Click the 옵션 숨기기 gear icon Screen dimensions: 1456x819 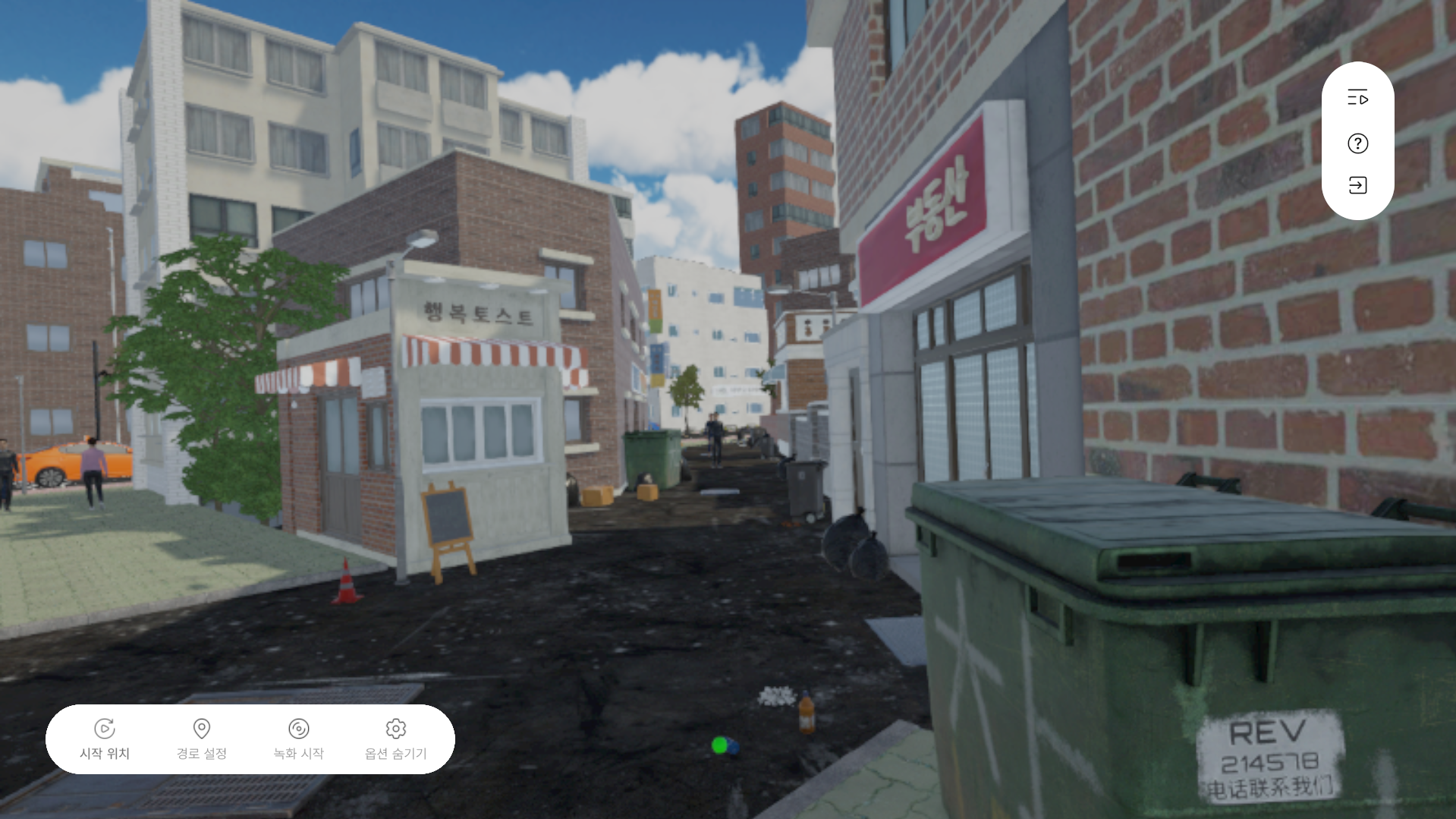(x=395, y=727)
